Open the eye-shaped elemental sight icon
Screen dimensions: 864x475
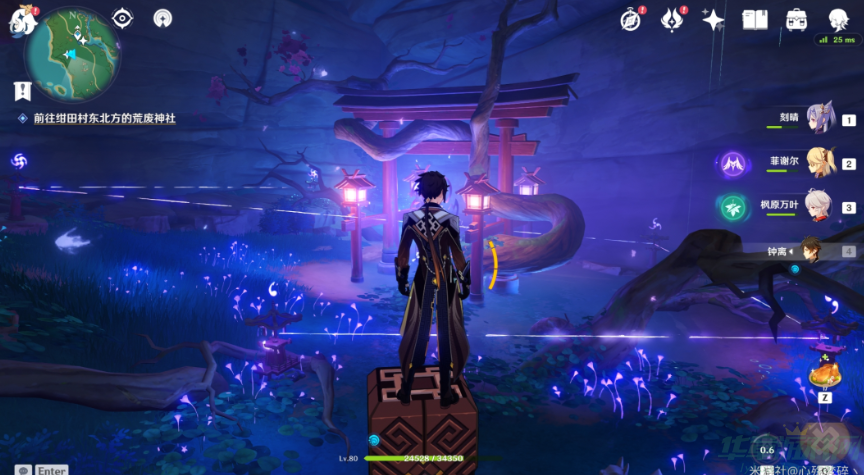(122, 18)
